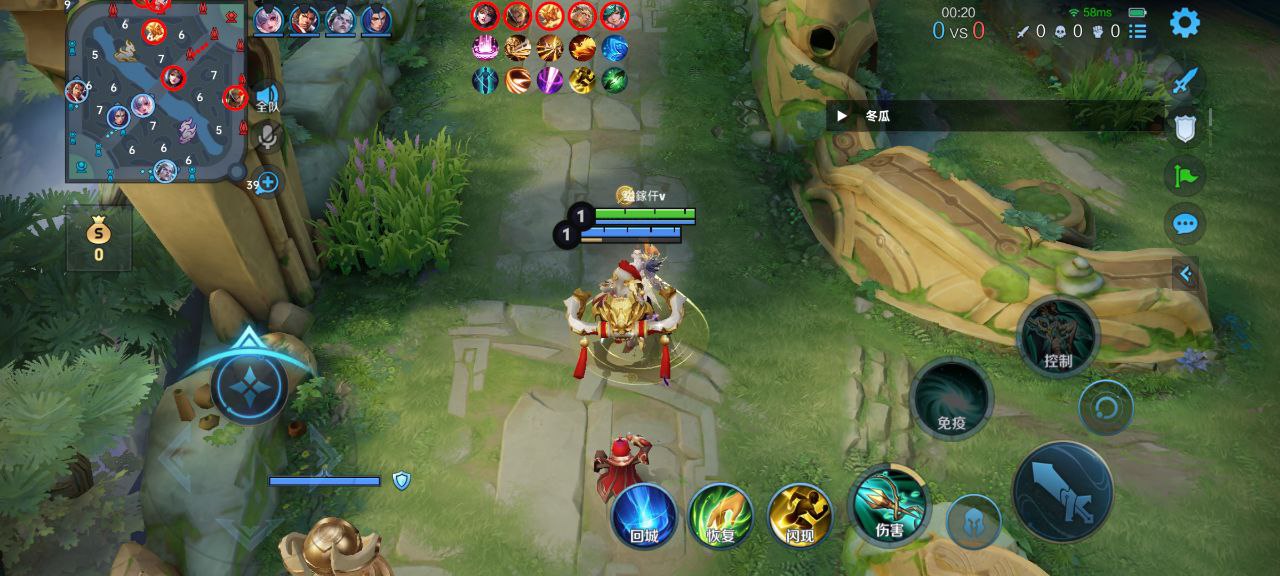This screenshot has height=576, width=1280.
Task: Open the settings gear
Action: 1185,22
